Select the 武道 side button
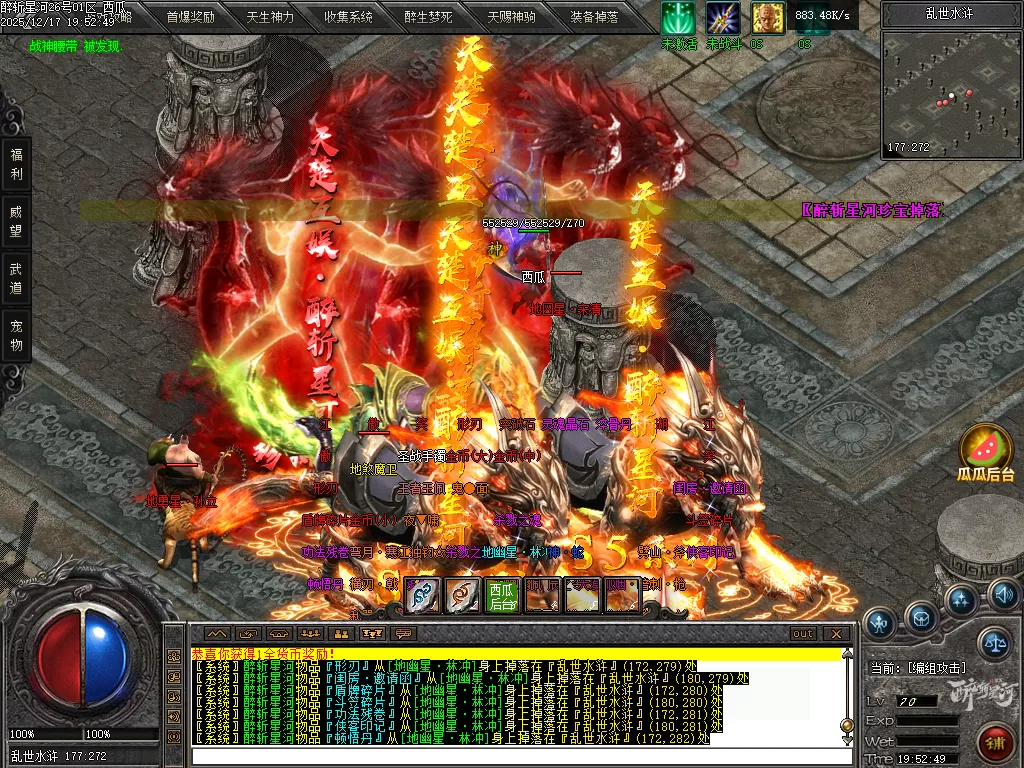This screenshot has width=1024, height=768. [x=16, y=278]
